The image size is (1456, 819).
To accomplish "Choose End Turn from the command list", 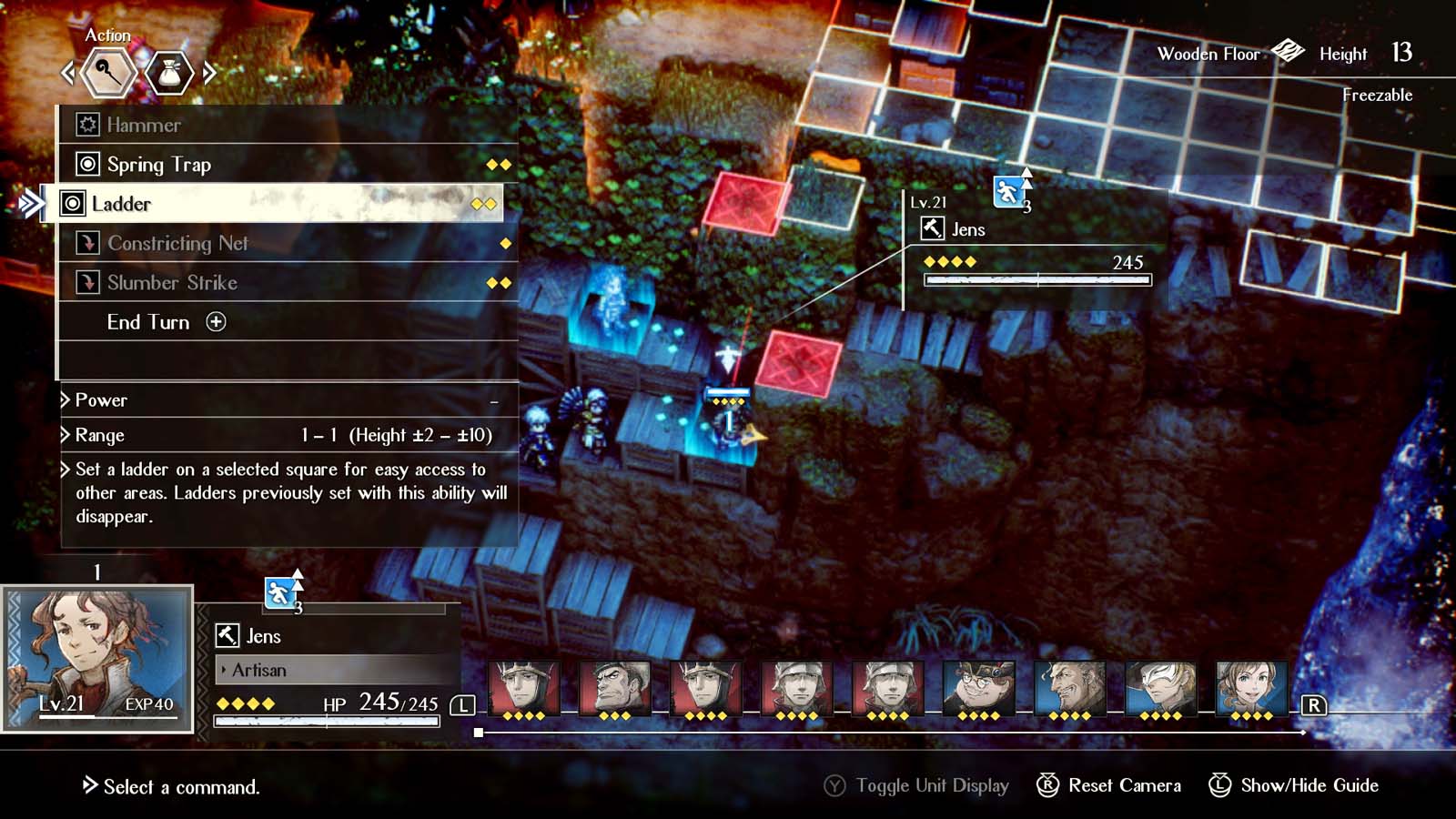I will pos(149,322).
